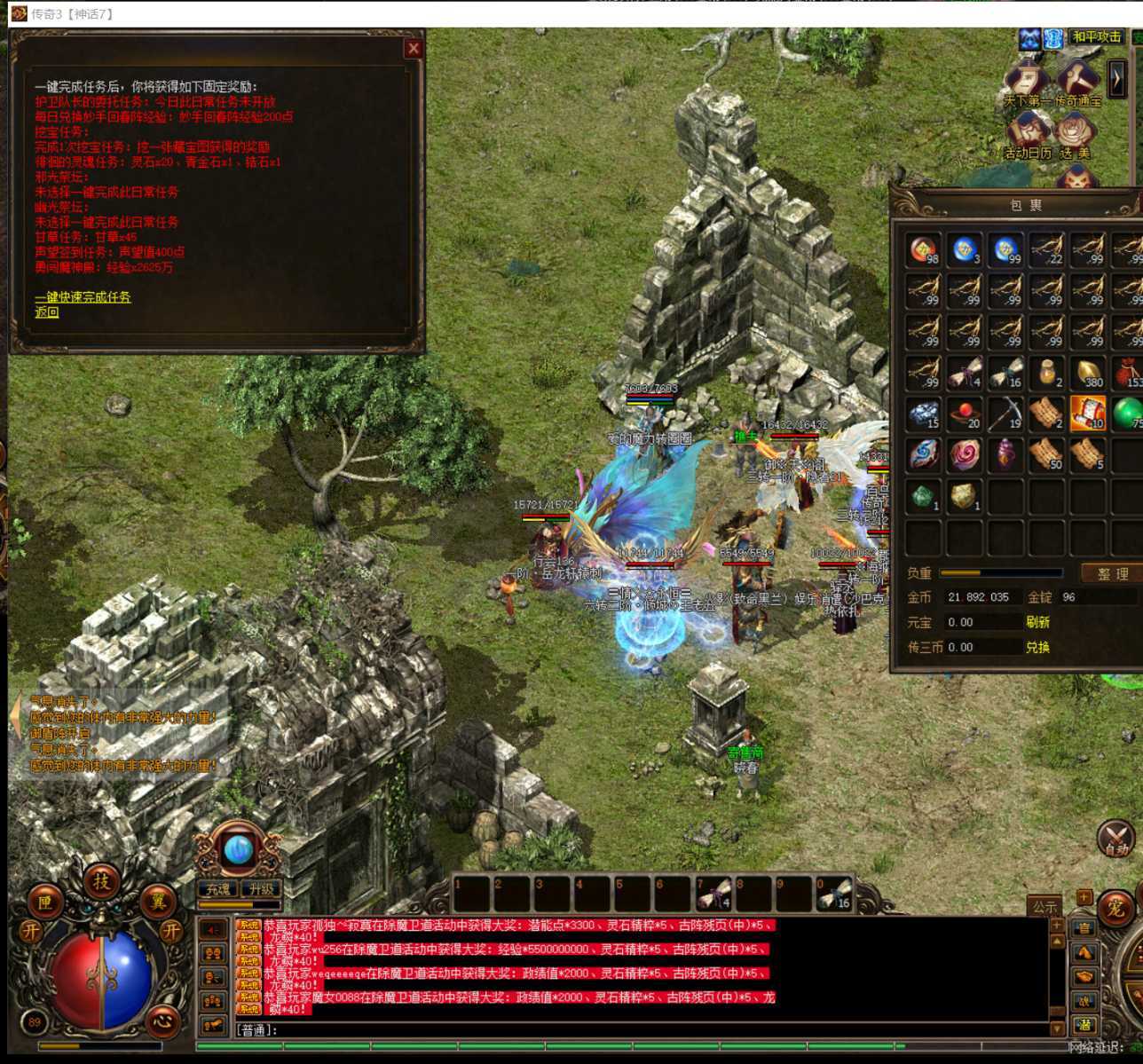The height and width of the screenshot is (1064, 1143).
Task: Close the daily task reward dialog
Action: tap(414, 49)
